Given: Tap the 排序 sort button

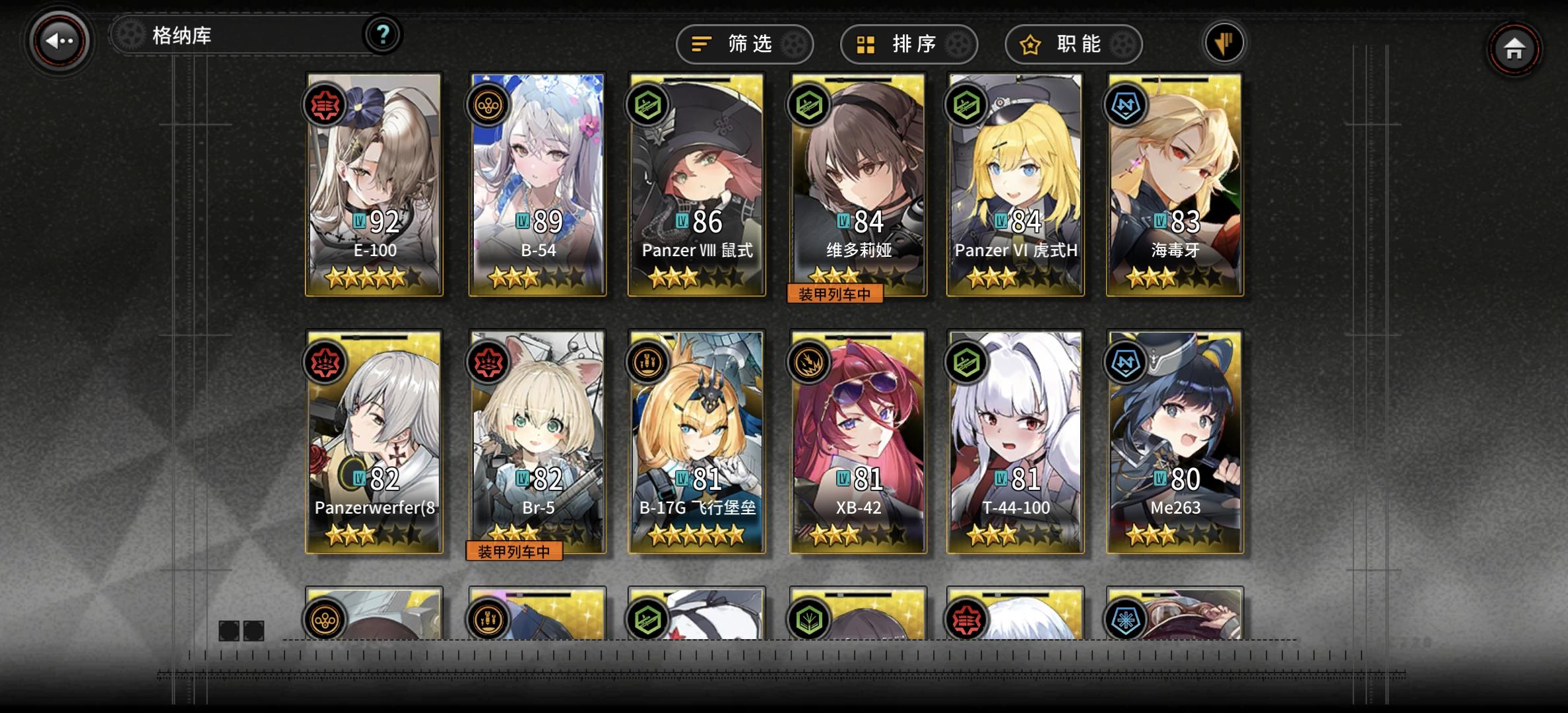Looking at the screenshot, I should click(908, 44).
